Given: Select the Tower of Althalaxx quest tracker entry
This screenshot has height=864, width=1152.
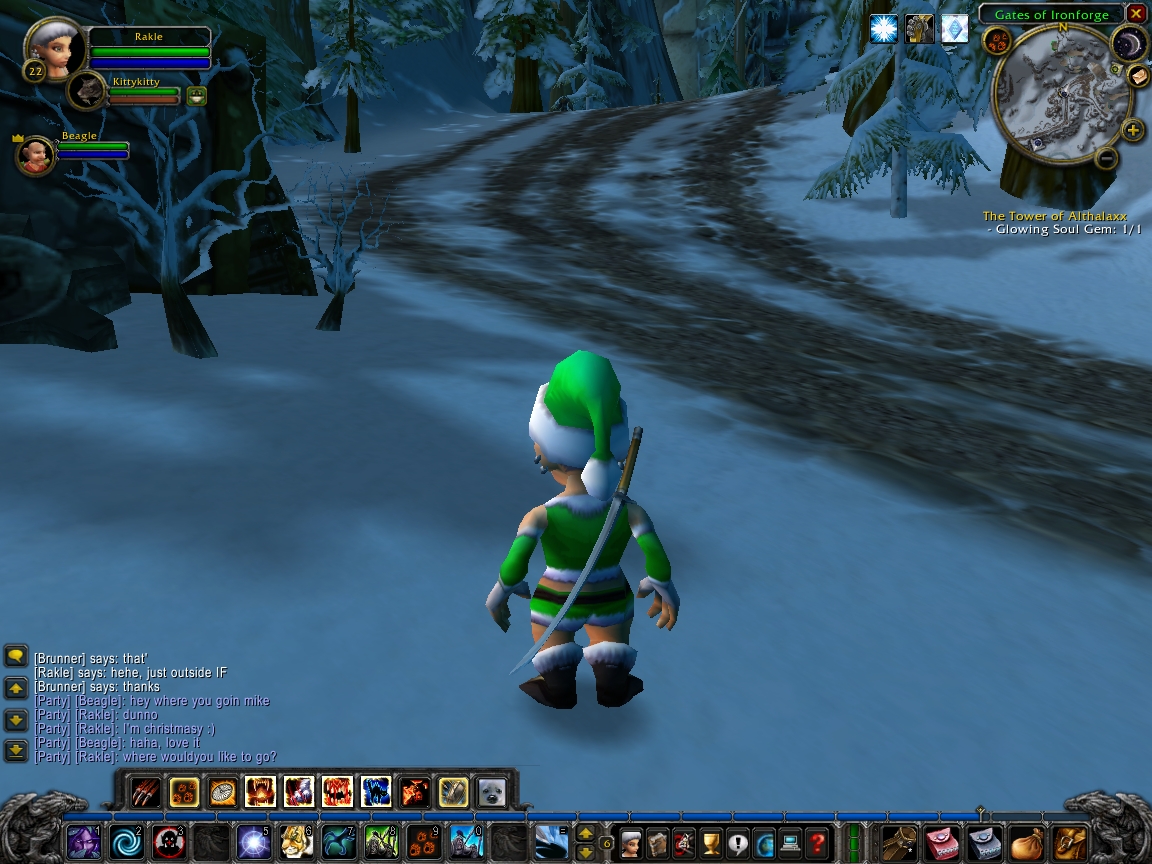Looking at the screenshot, I should click(x=1054, y=216).
